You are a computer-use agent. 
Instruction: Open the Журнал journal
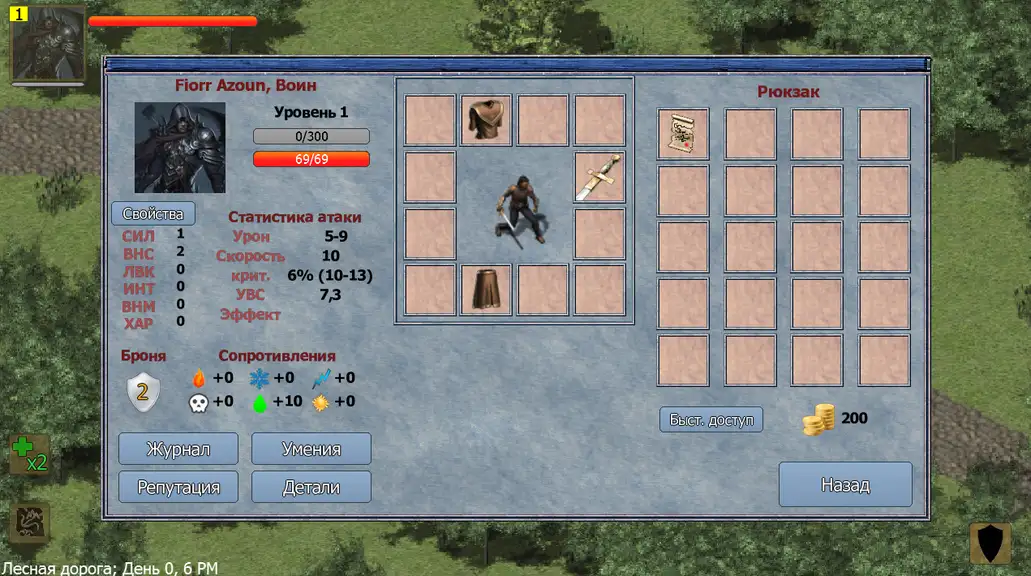[x=178, y=449]
